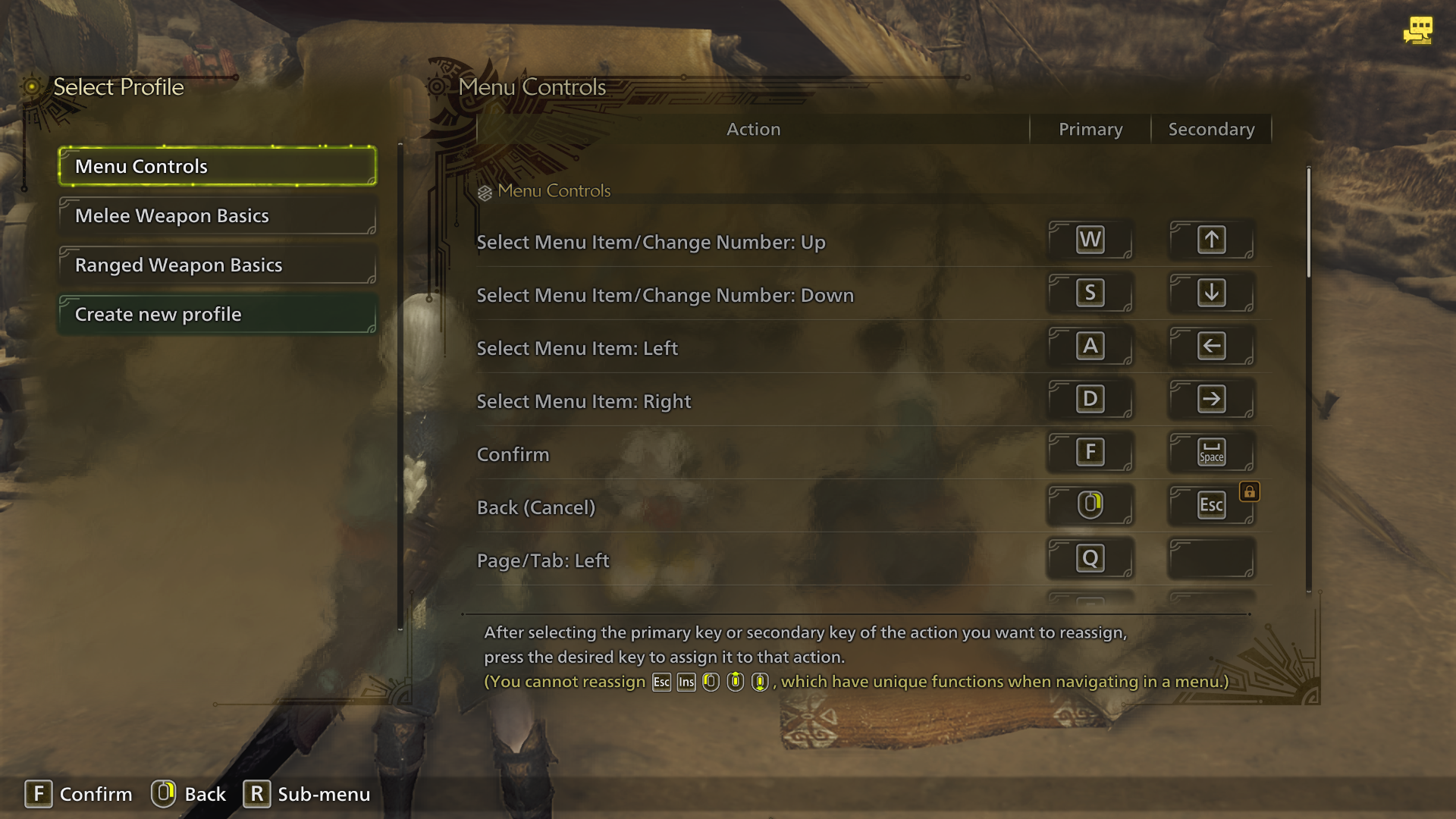Click the right-arrow secondary binding for Menu Right
This screenshot has height=819, width=1456.
[1211, 399]
